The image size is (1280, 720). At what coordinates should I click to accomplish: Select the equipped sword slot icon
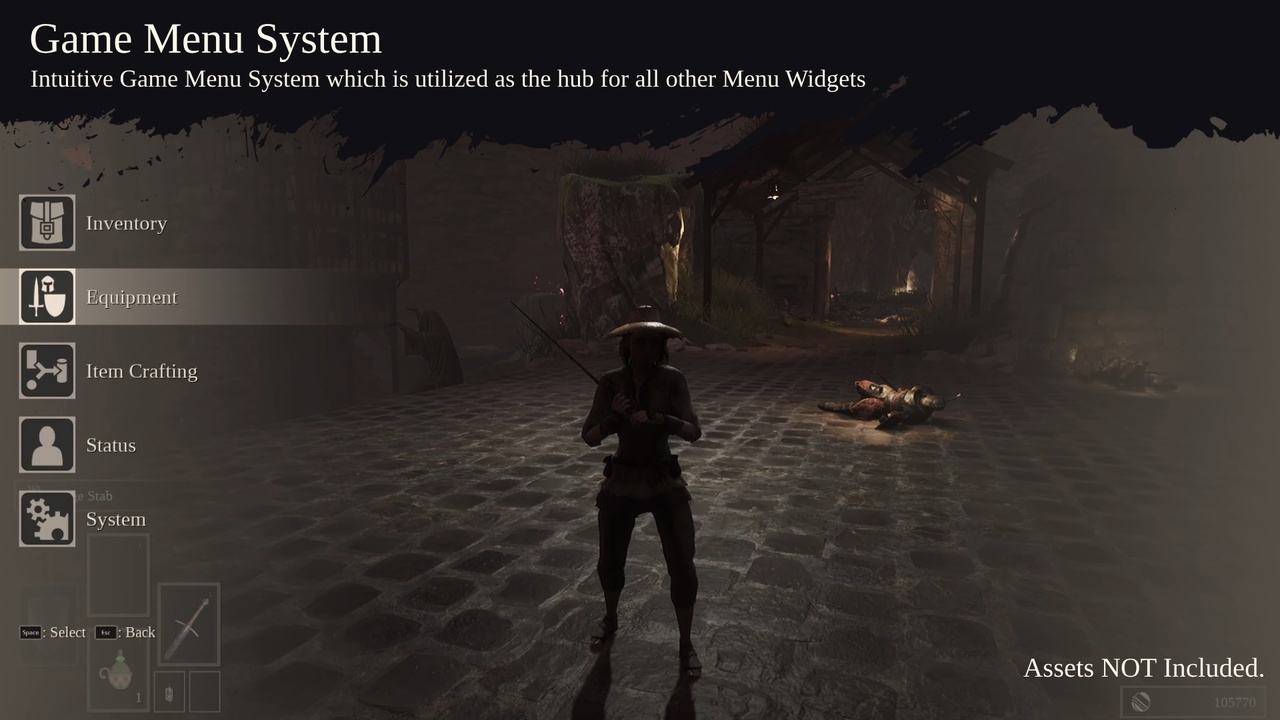(189, 623)
